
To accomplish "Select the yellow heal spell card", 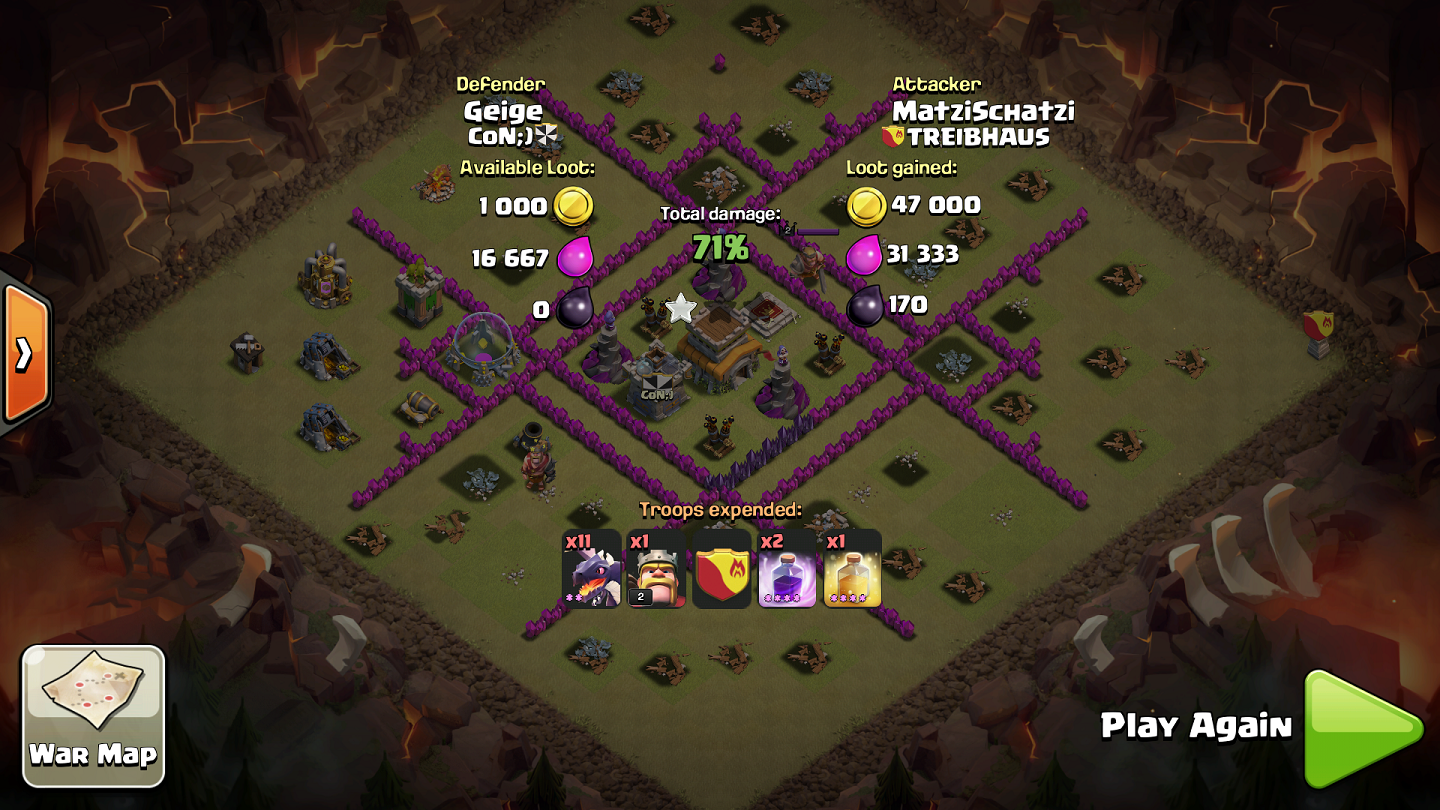I will click(x=851, y=569).
